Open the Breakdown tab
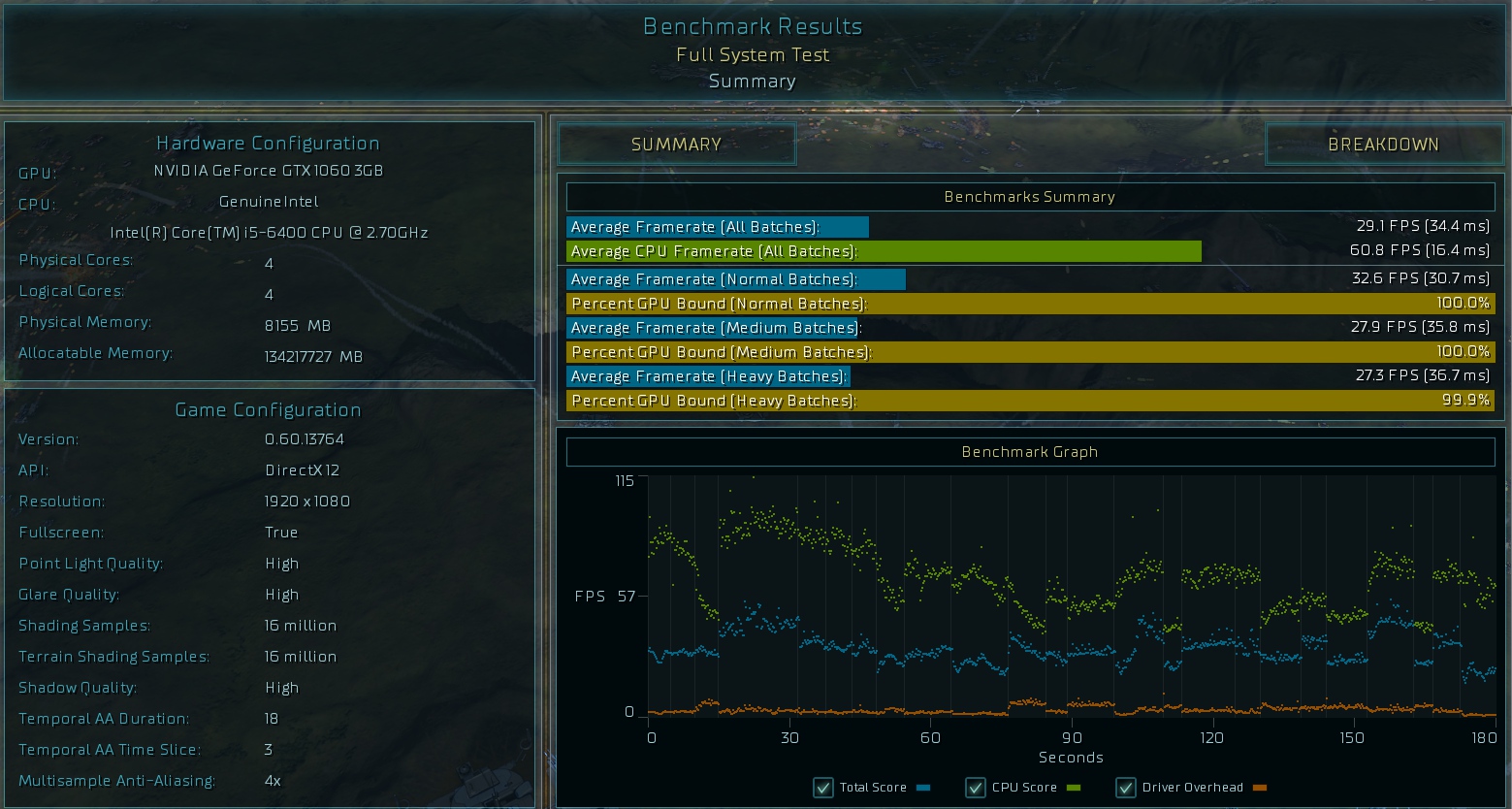 (1383, 145)
